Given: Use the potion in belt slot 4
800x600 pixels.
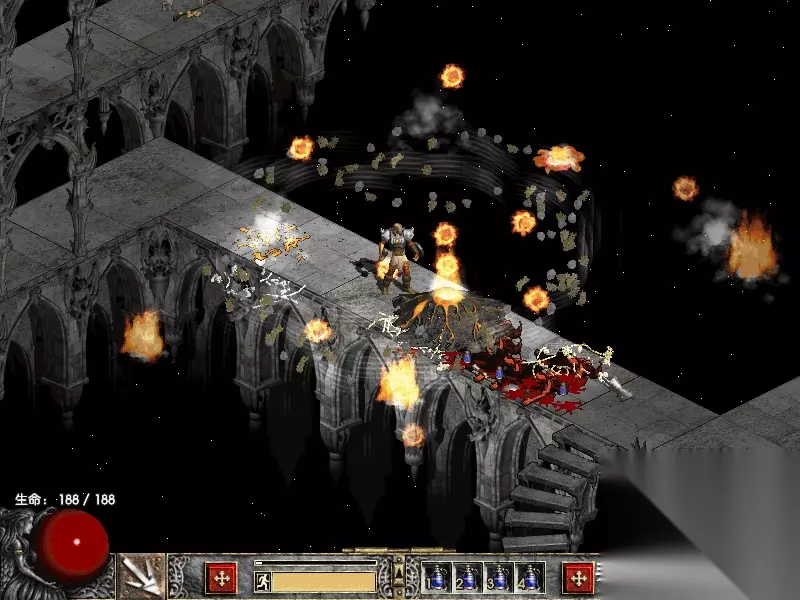Looking at the screenshot, I should click(529, 577).
